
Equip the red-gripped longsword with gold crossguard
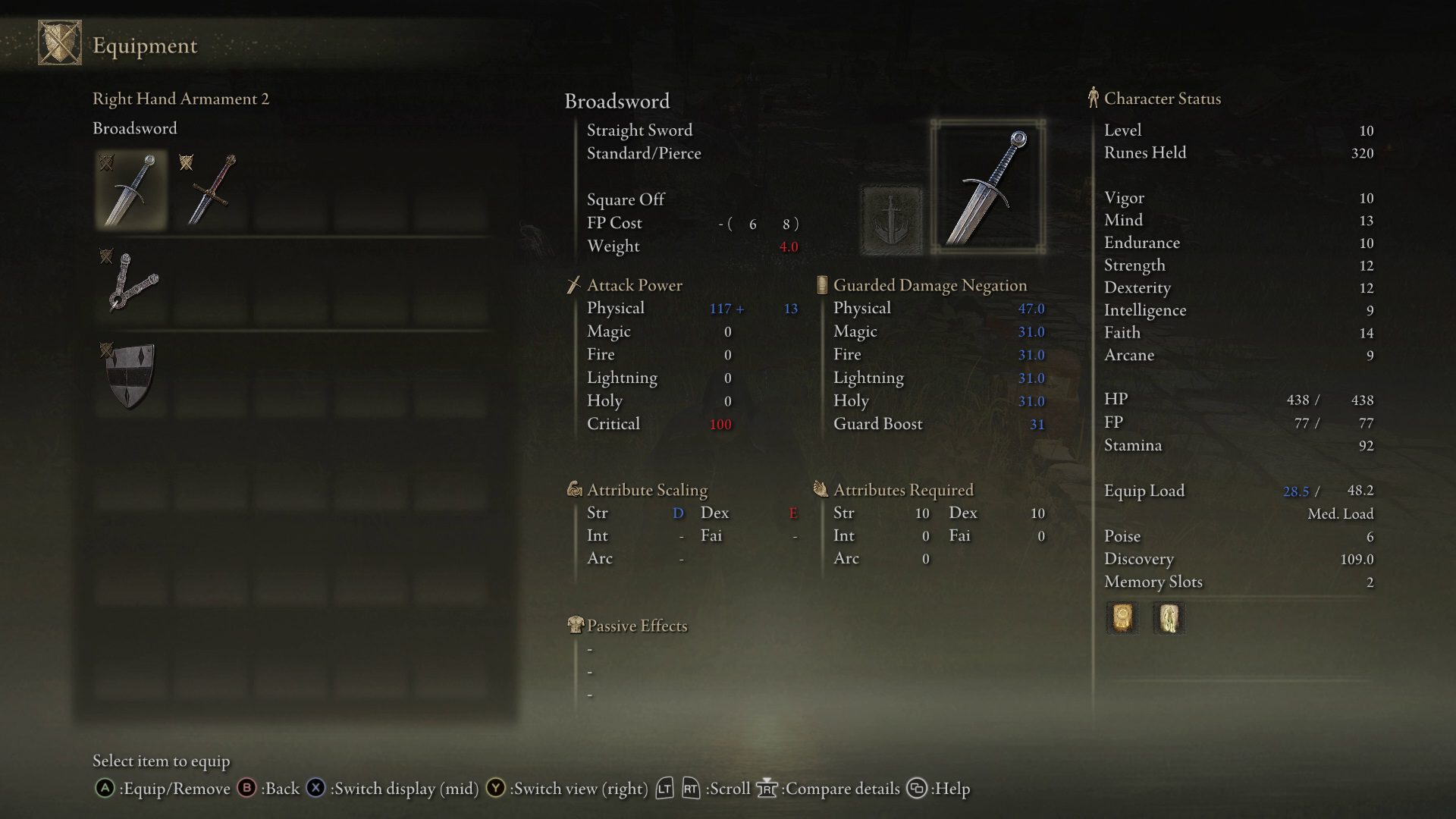[x=212, y=190]
